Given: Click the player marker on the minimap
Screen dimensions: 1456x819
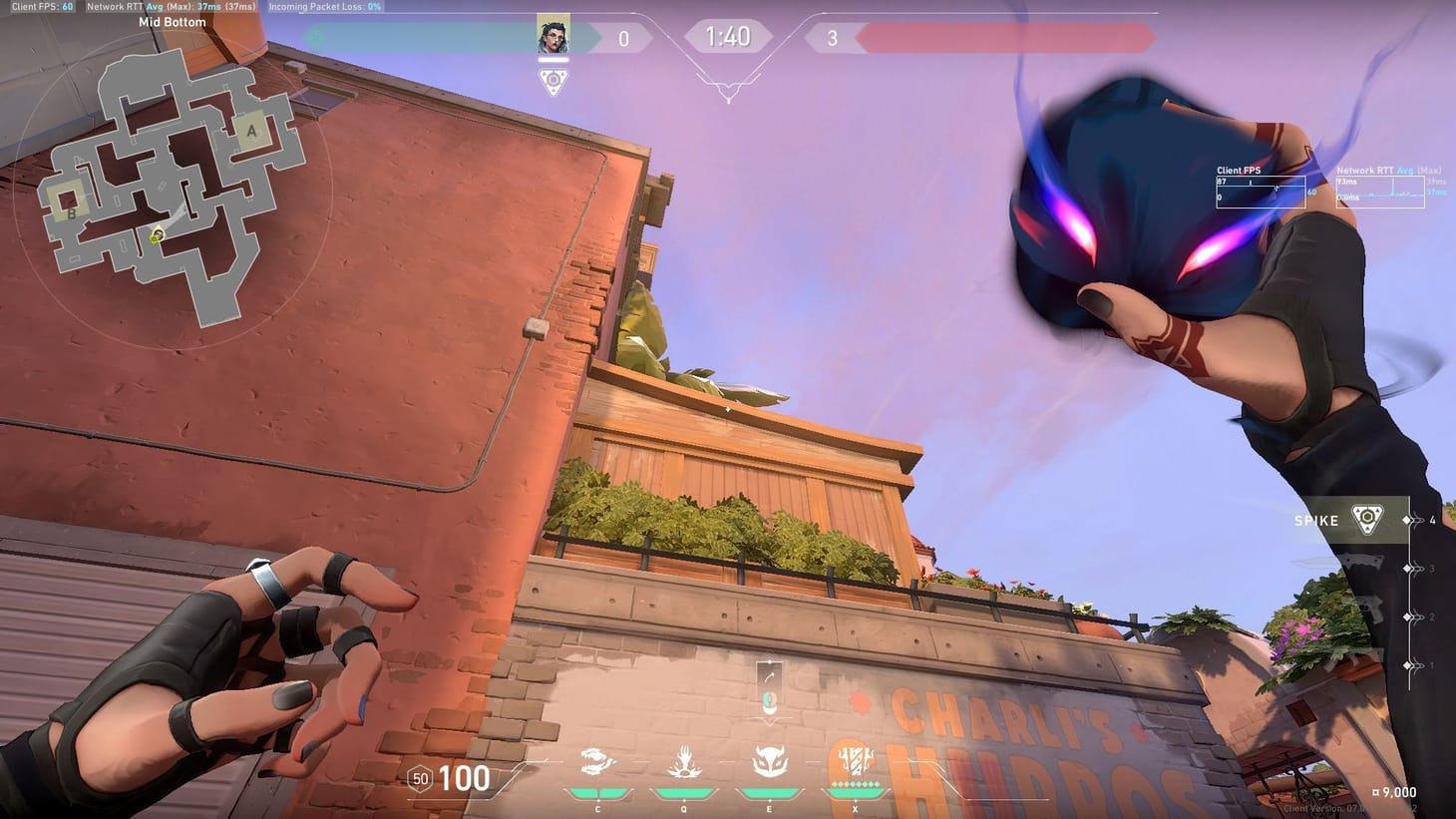Looking at the screenshot, I should coord(155,236).
